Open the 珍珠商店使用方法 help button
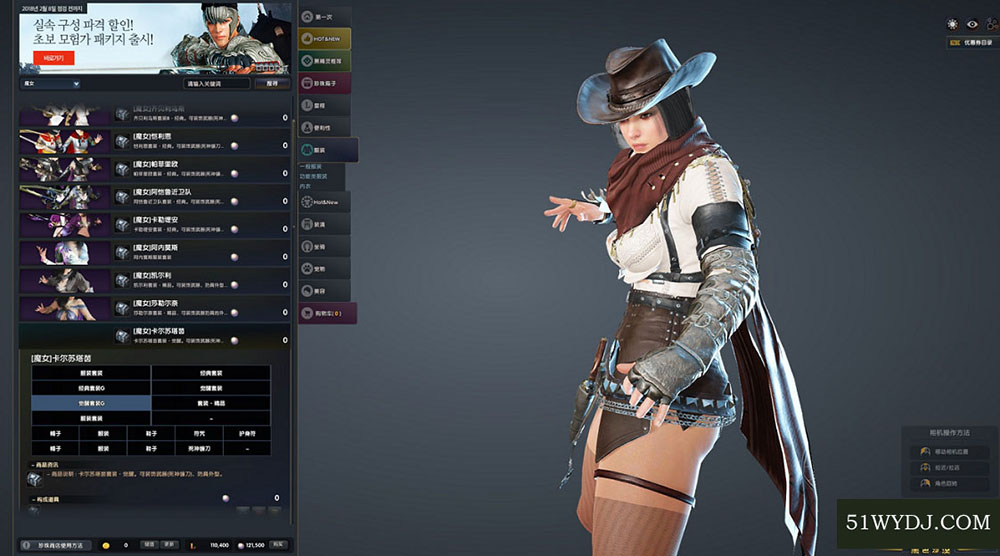This screenshot has width=1000, height=556. coord(58,545)
